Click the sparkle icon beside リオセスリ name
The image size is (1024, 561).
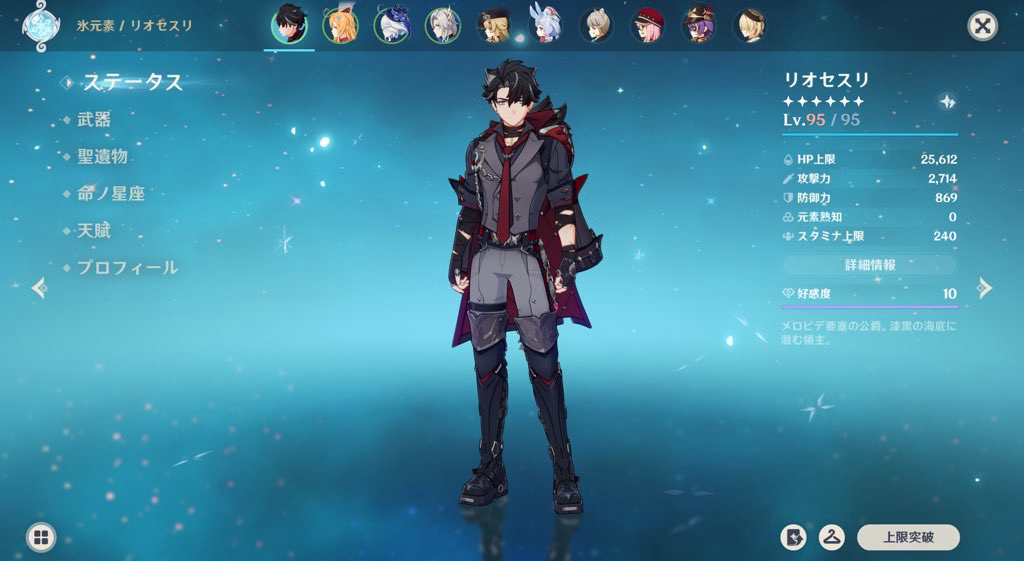coord(946,101)
